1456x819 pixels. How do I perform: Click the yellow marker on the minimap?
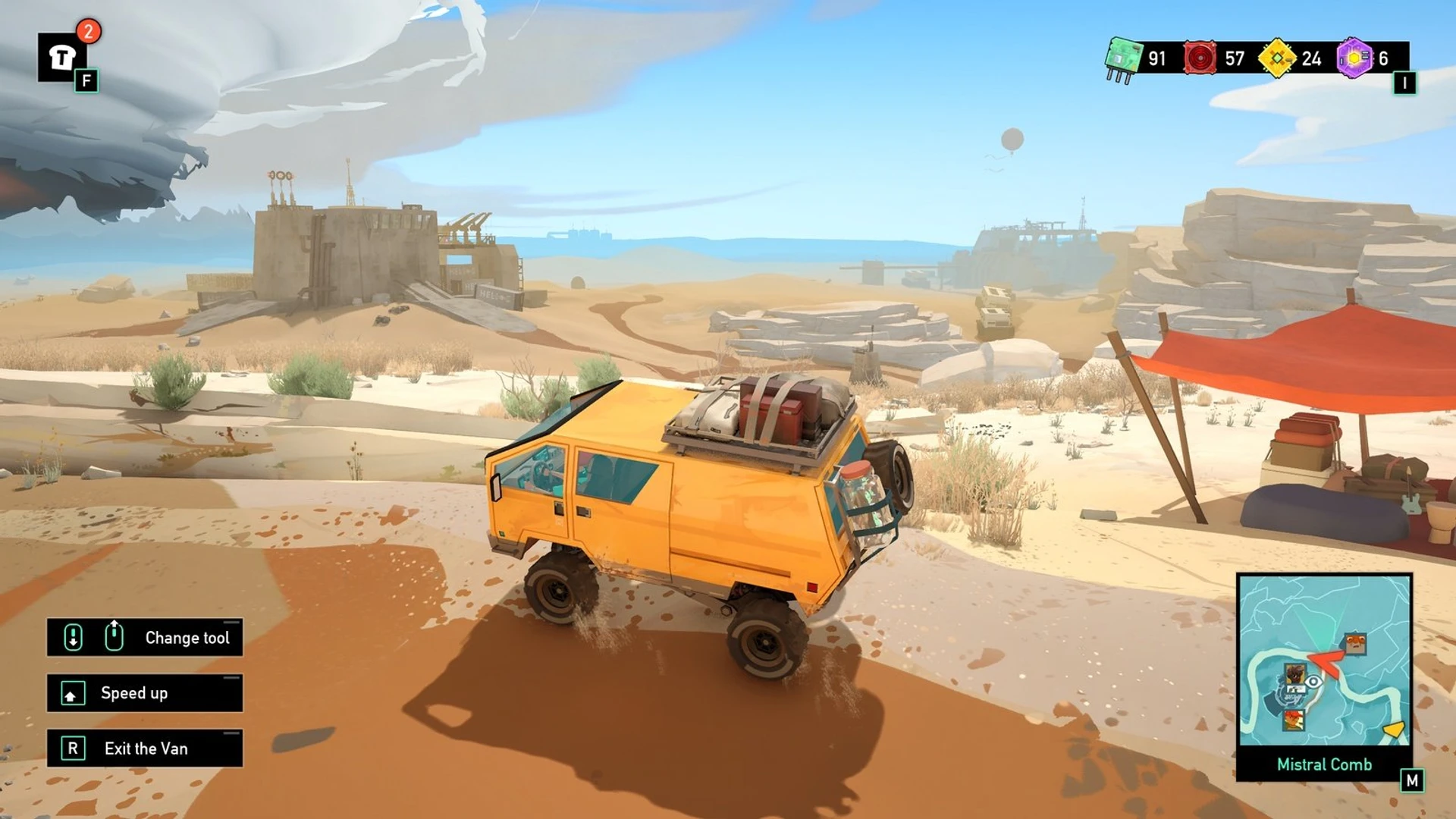pyautogui.click(x=1394, y=730)
